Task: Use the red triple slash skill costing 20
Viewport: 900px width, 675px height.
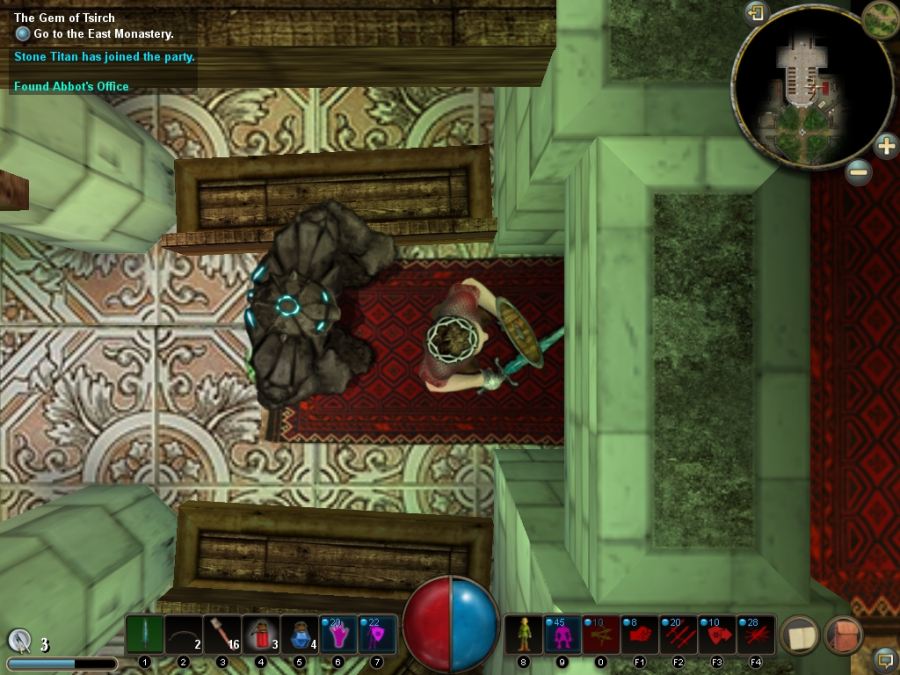Action: [679, 634]
